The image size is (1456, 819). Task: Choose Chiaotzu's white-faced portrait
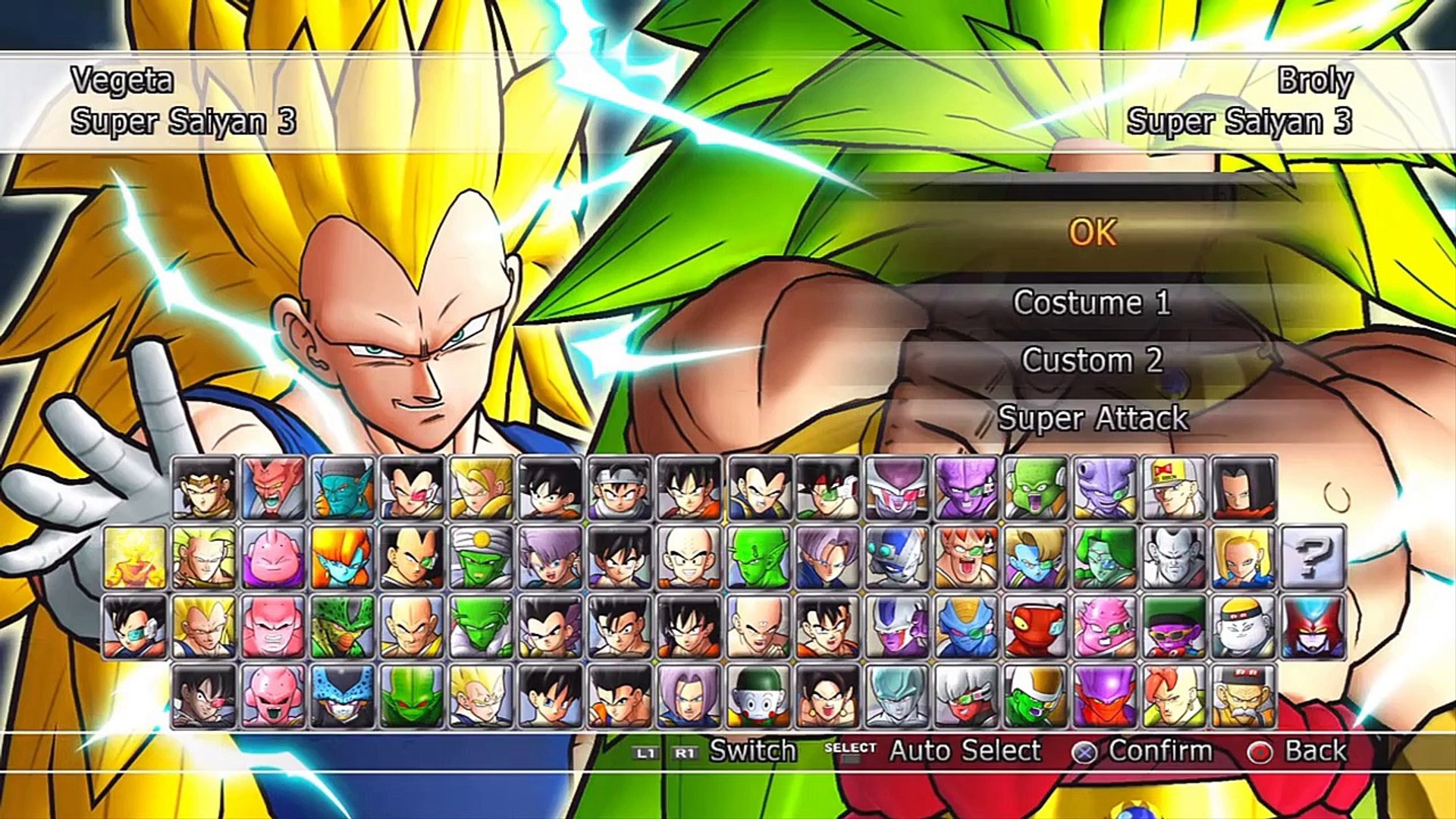[x=758, y=695]
